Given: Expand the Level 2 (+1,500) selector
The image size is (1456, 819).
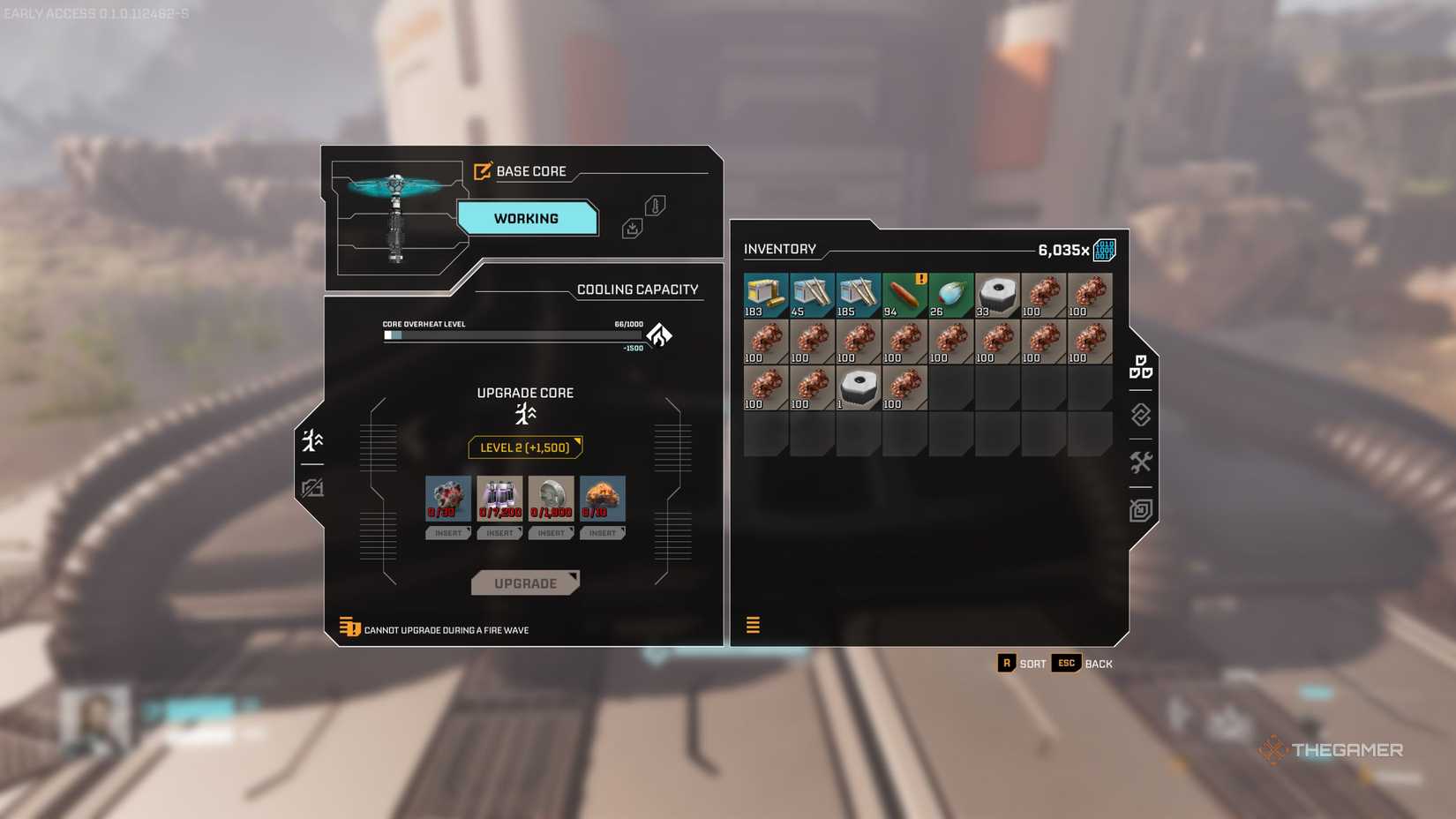Looking at the screenshot, I should (x=525, y=447).
